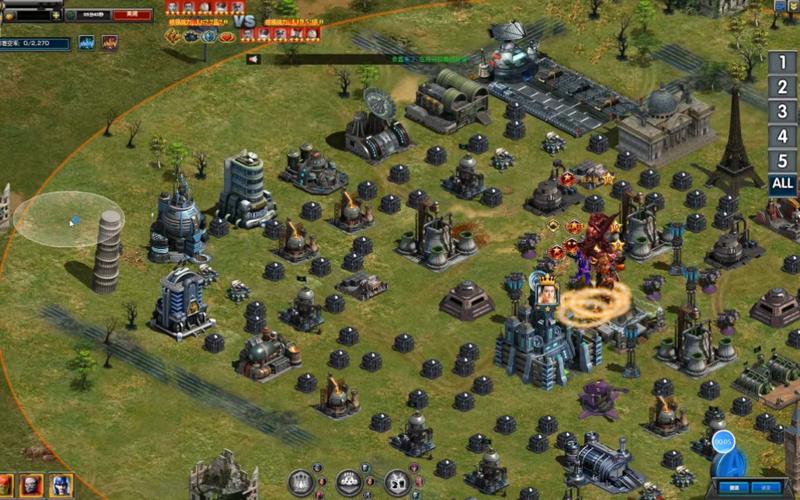Image resolution: width=800 pixels, height=500 pixels.
Task: Choose the blue-helmet commander portrait
Action: [x=60, y=486]
